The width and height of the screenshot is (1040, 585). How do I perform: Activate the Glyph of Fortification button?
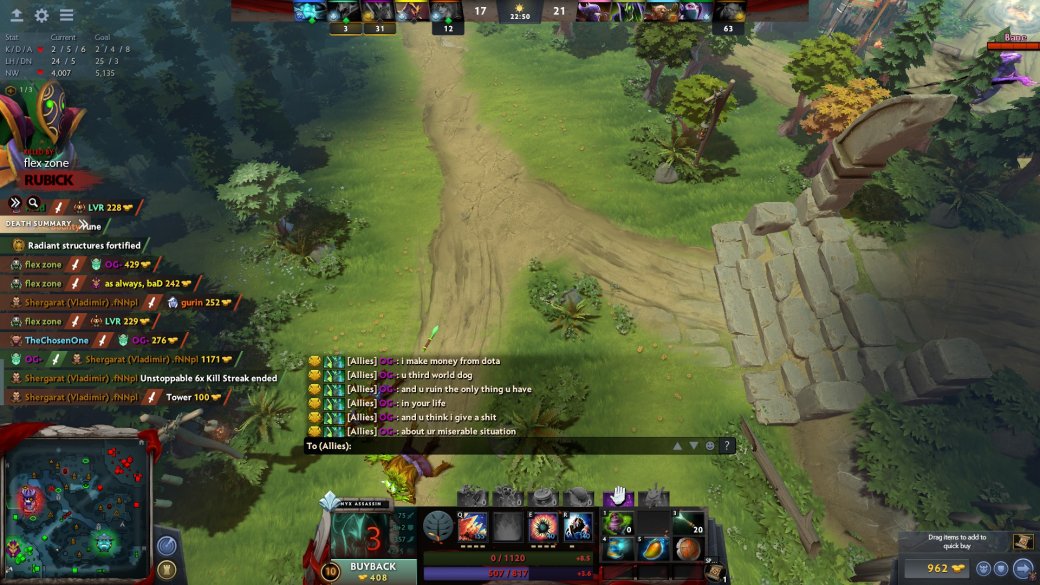click(166, 570)
